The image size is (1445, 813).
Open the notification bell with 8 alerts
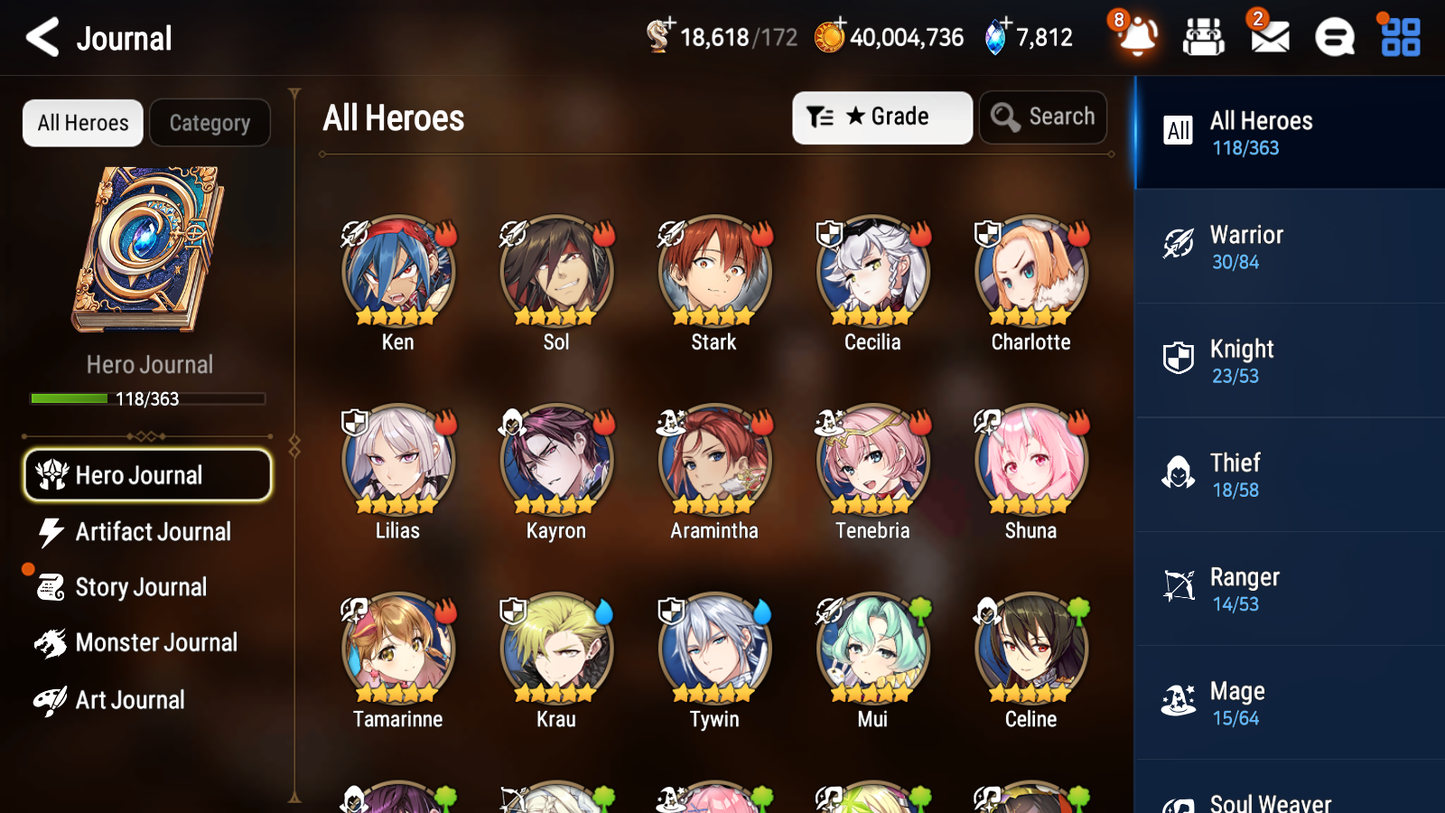pos(1138,37)
